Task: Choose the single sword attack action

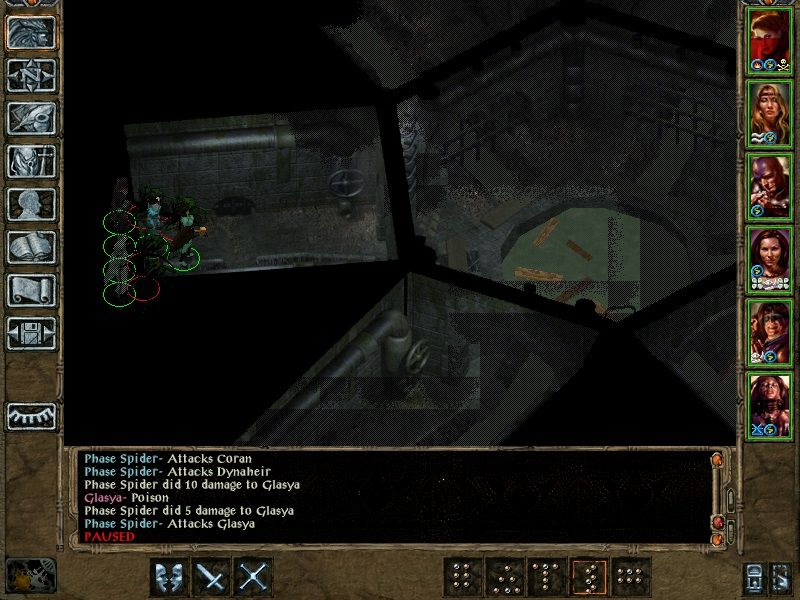Action: (211, 577)
